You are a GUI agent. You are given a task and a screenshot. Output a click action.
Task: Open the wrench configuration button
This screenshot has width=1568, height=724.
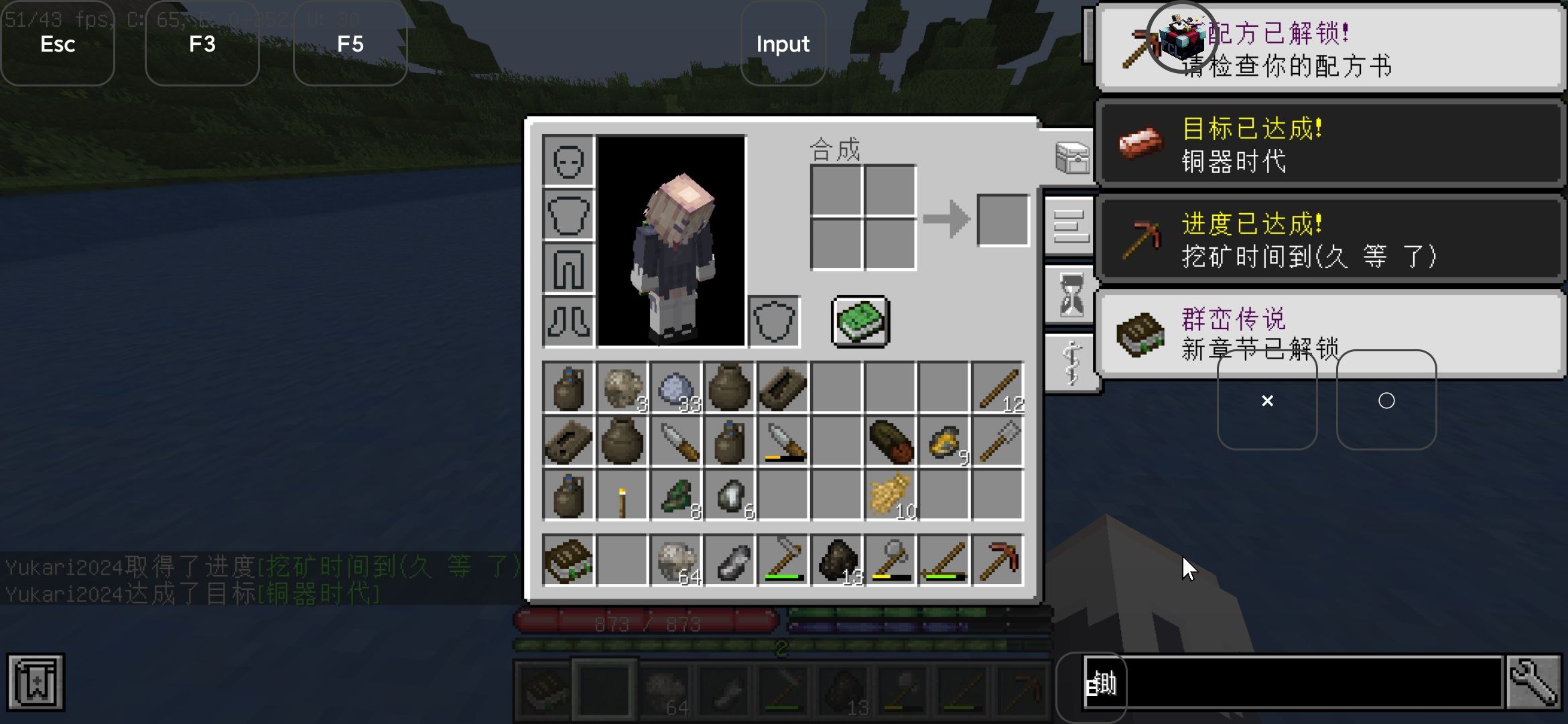1533,682
